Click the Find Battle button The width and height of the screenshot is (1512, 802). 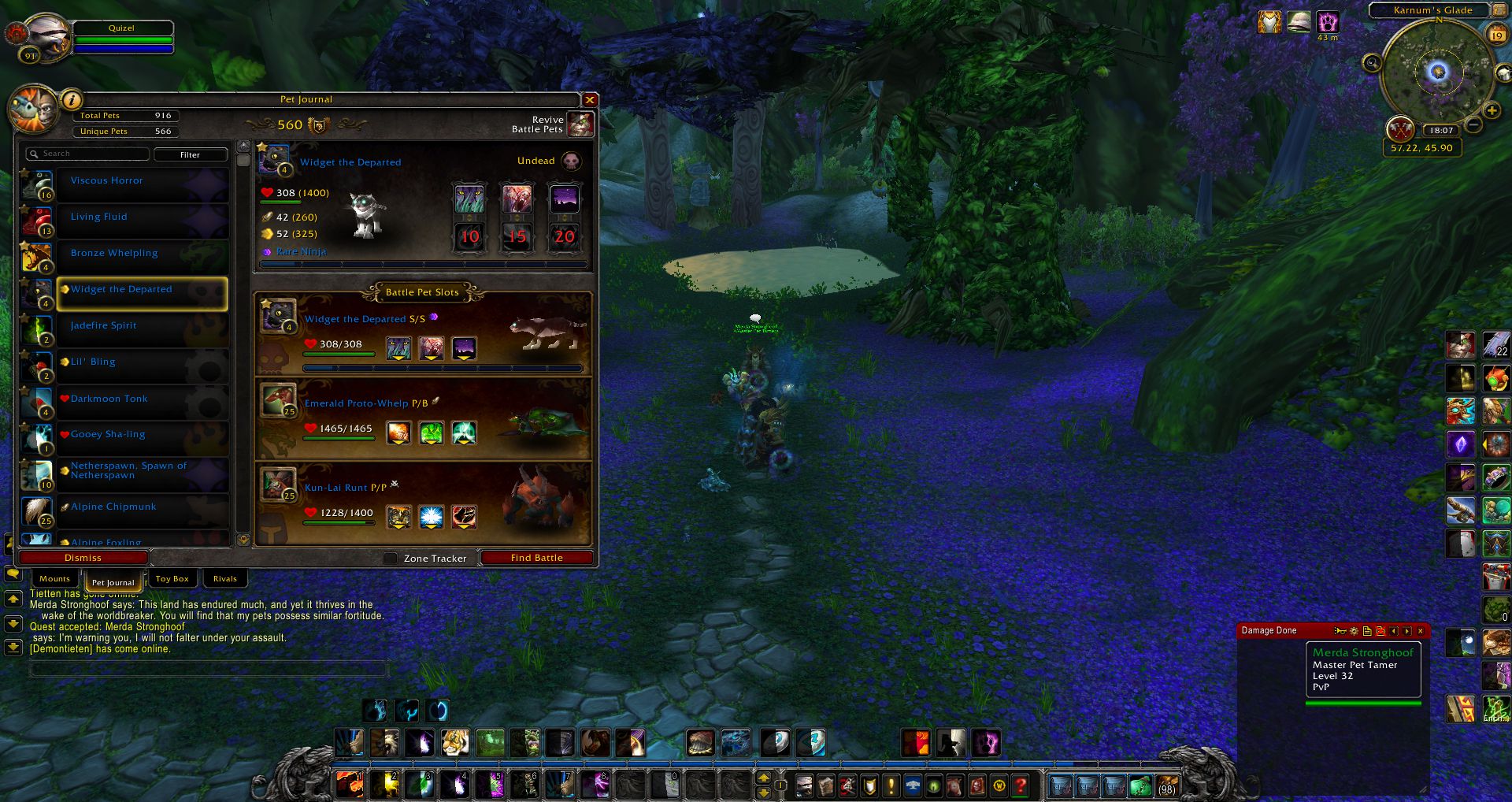536,558
